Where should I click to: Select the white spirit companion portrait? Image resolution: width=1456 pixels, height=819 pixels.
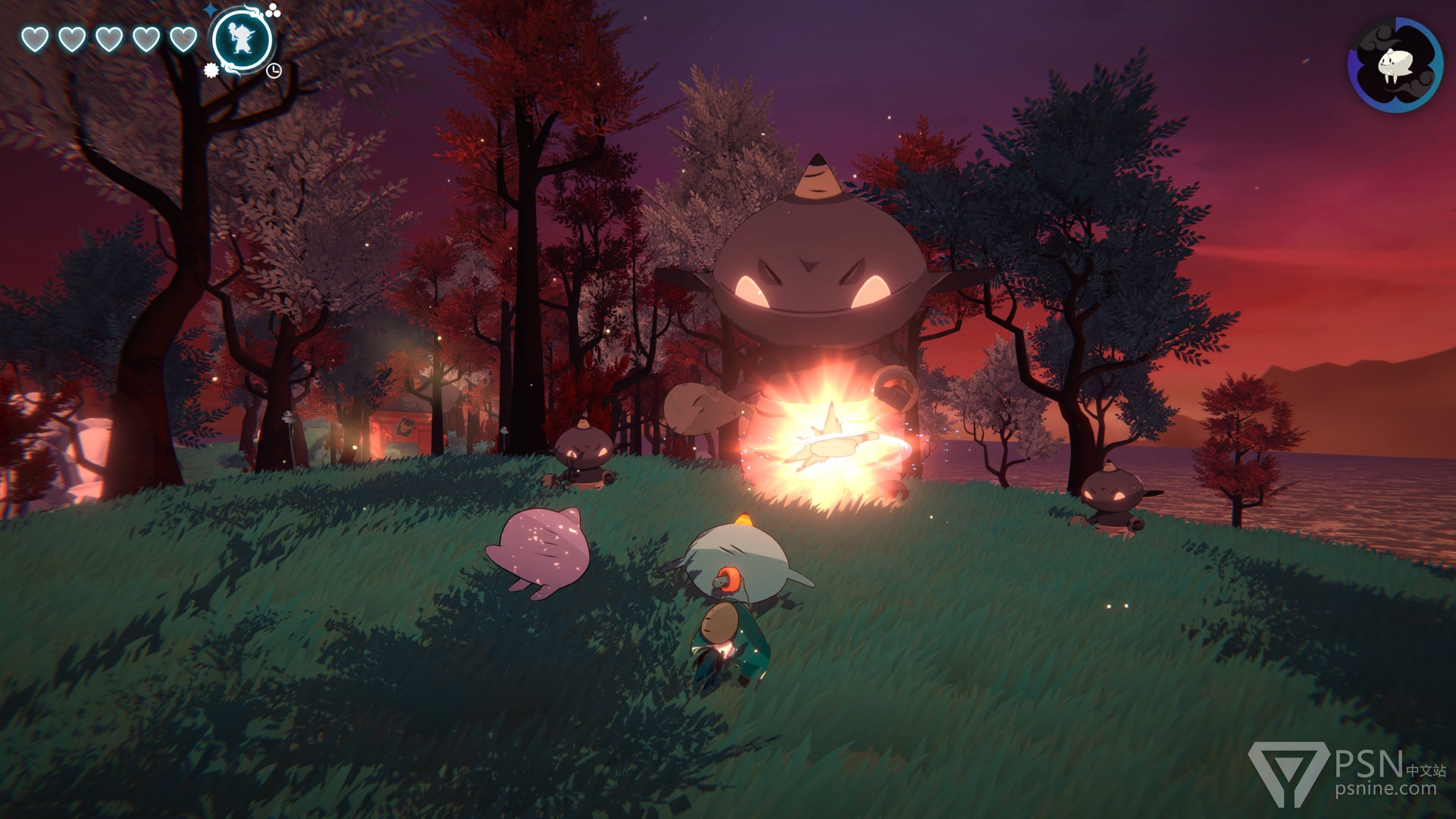pos(1395,64)
